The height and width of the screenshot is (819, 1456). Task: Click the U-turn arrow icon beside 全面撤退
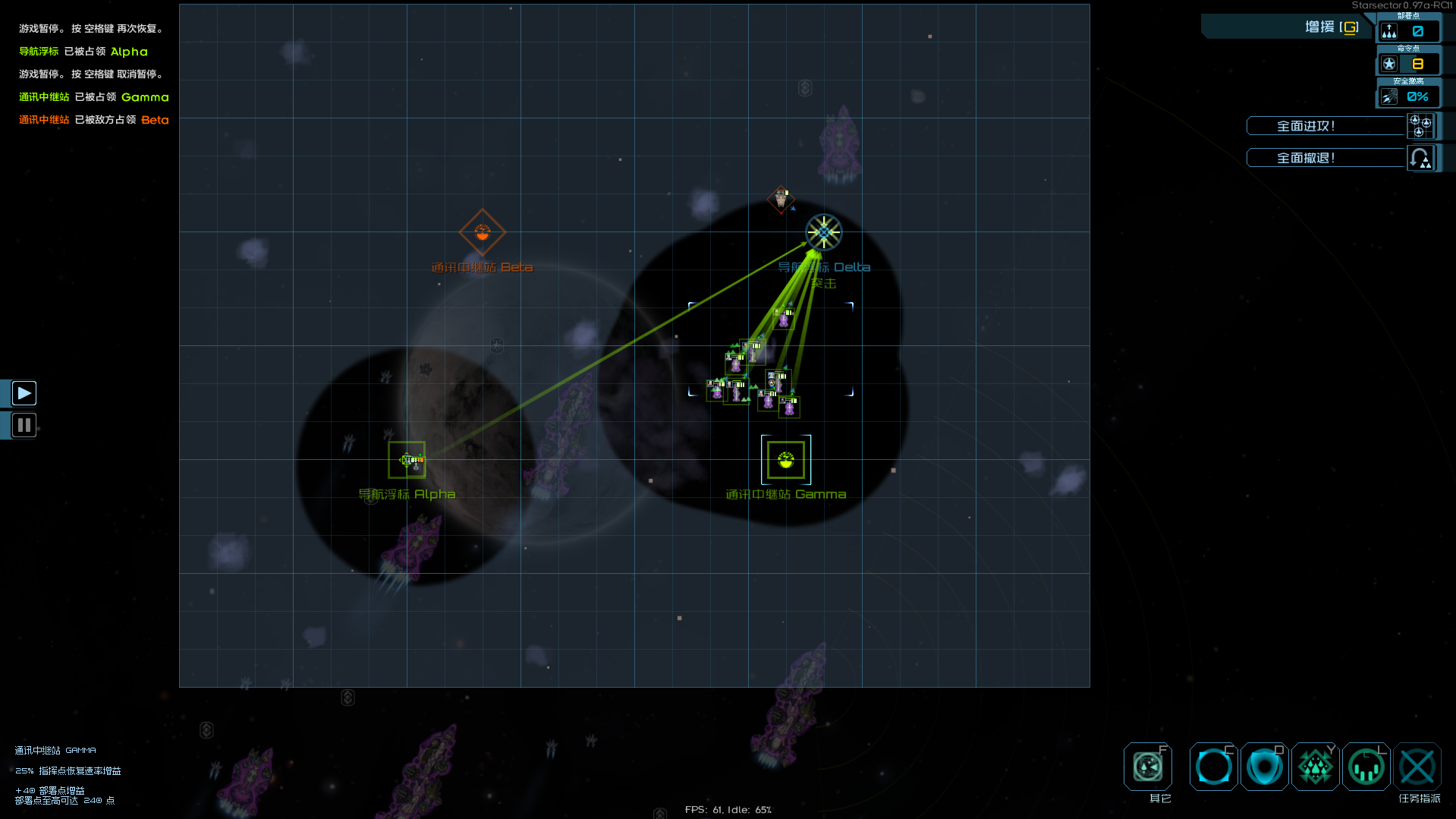pos(1420,157)
